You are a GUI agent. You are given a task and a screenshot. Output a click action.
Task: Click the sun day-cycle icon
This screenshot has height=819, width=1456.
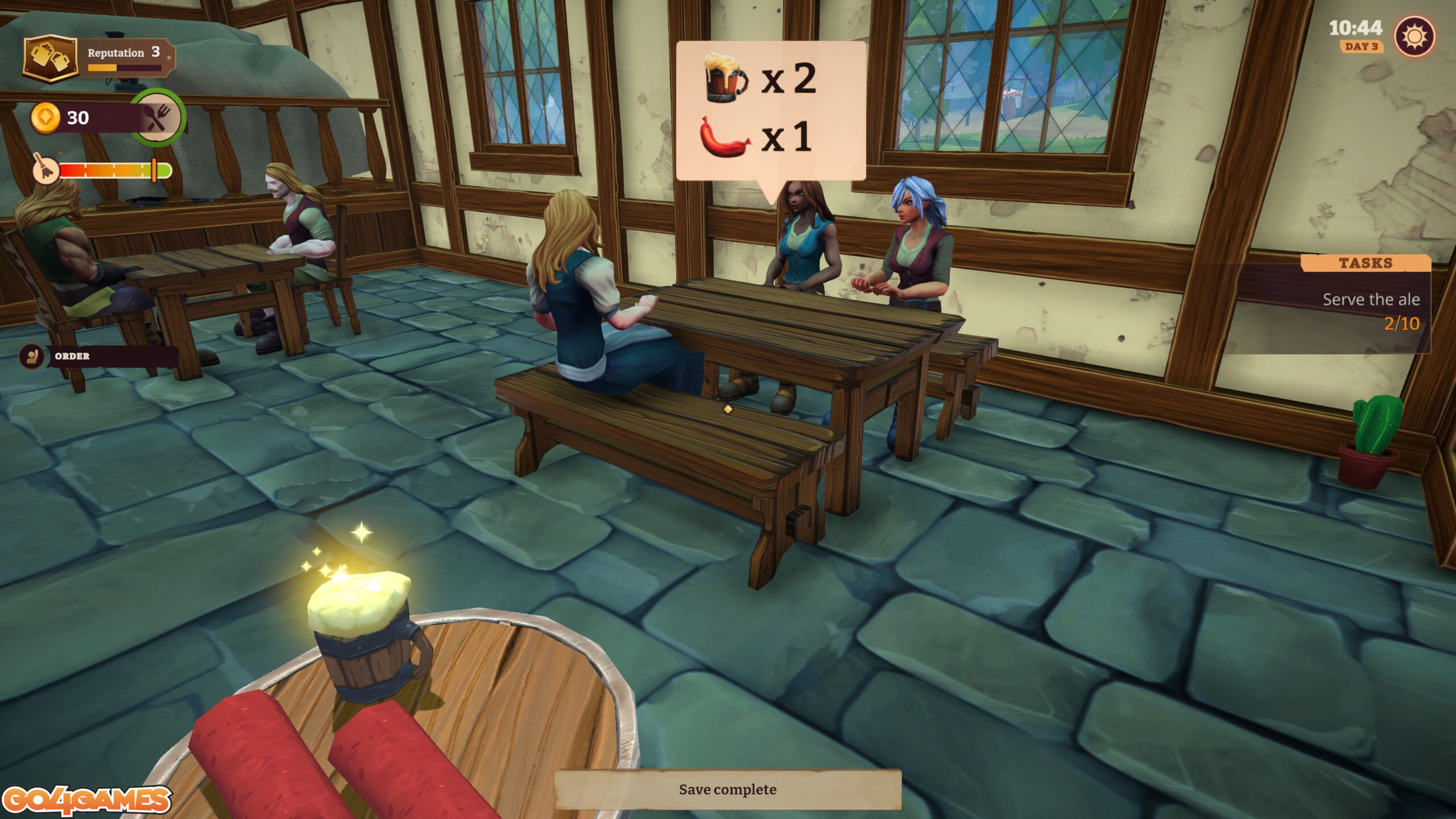pos(1414,38)
